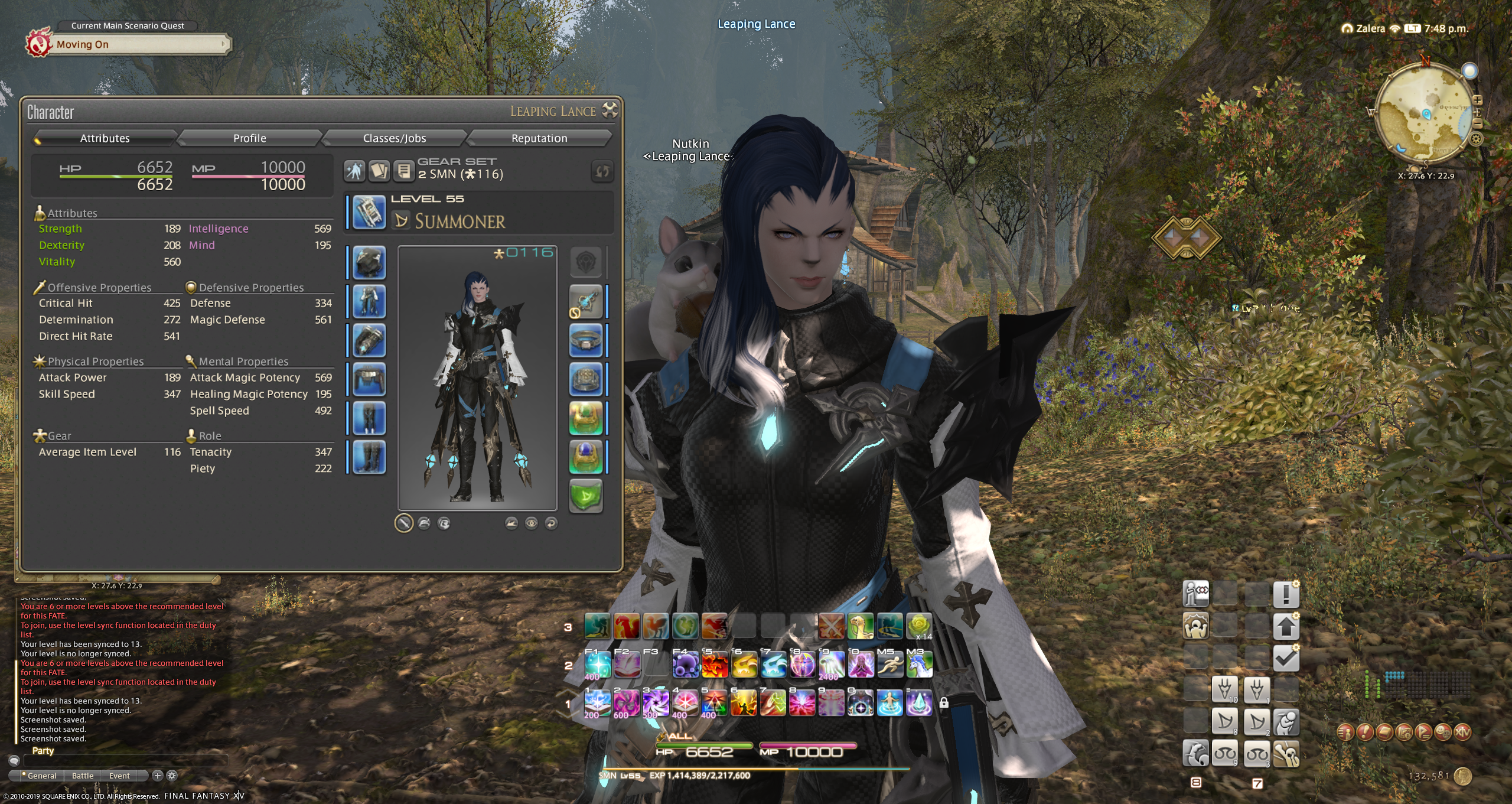Update the current gear set

click(602, 172)
